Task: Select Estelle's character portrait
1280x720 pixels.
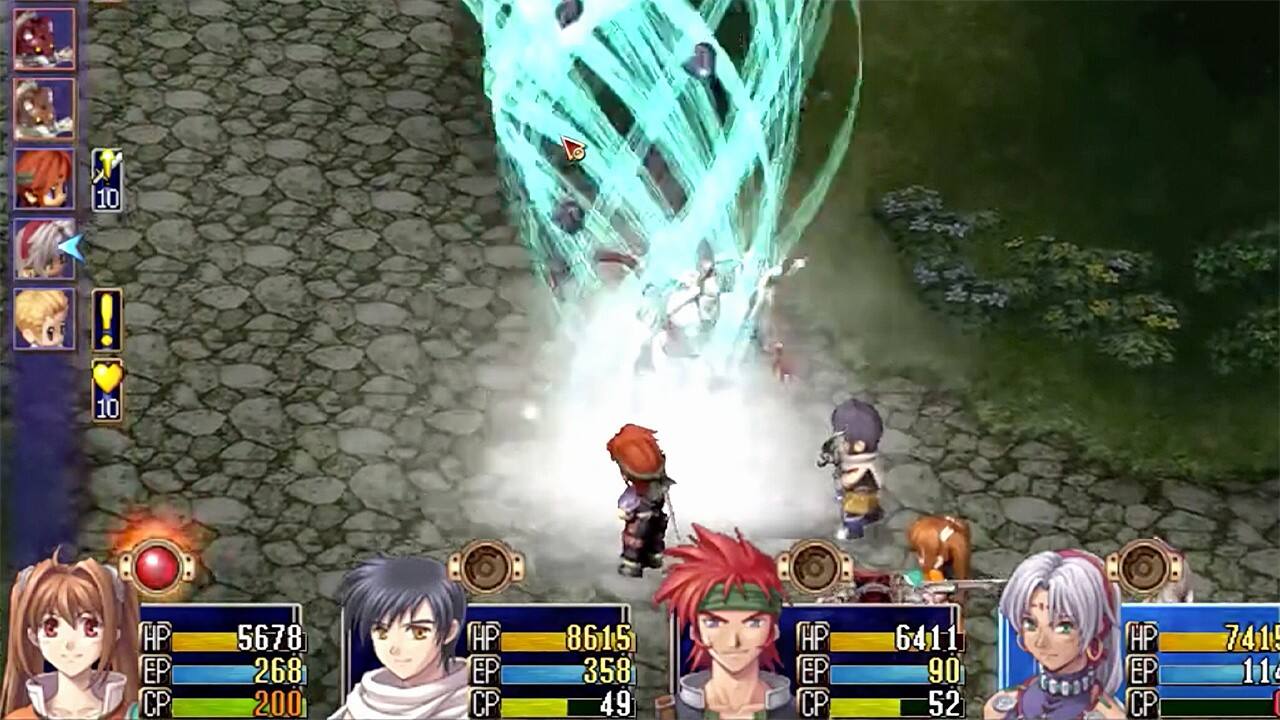Action: tap(65, 640)
